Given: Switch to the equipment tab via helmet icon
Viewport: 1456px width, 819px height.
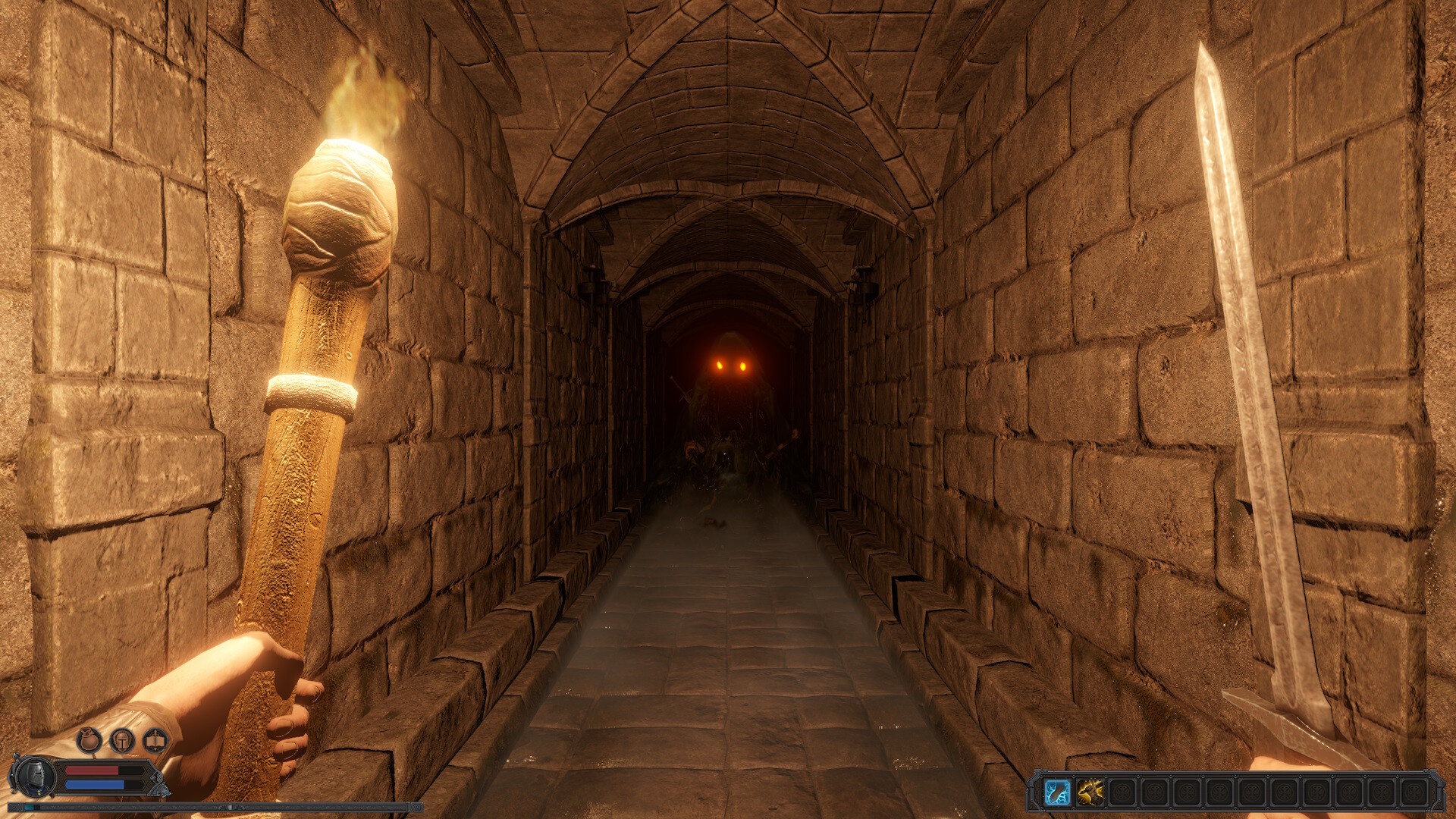Looking at the screenshot, I should click(x=122, y=741).
